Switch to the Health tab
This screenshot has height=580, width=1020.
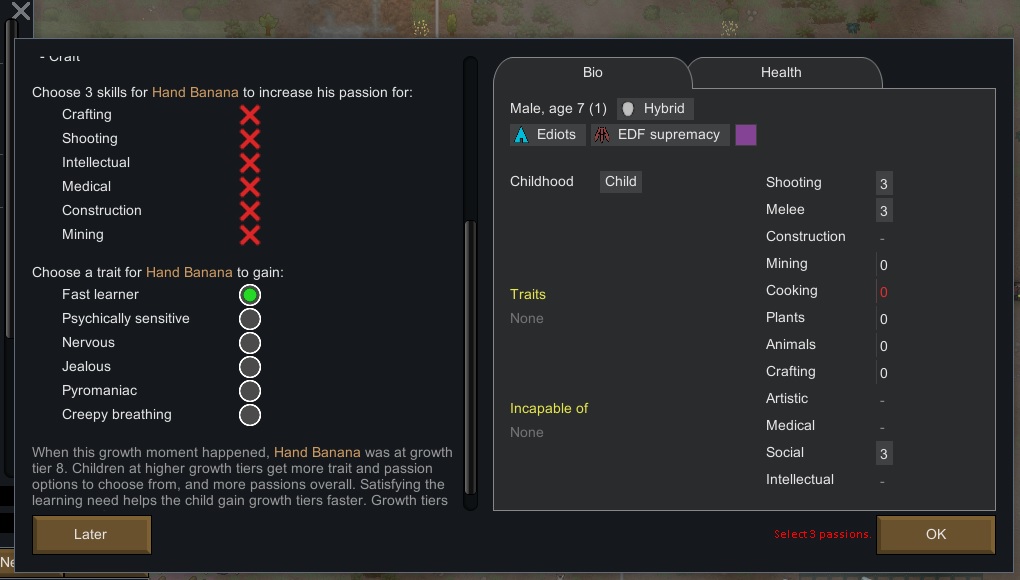(781, 73)
